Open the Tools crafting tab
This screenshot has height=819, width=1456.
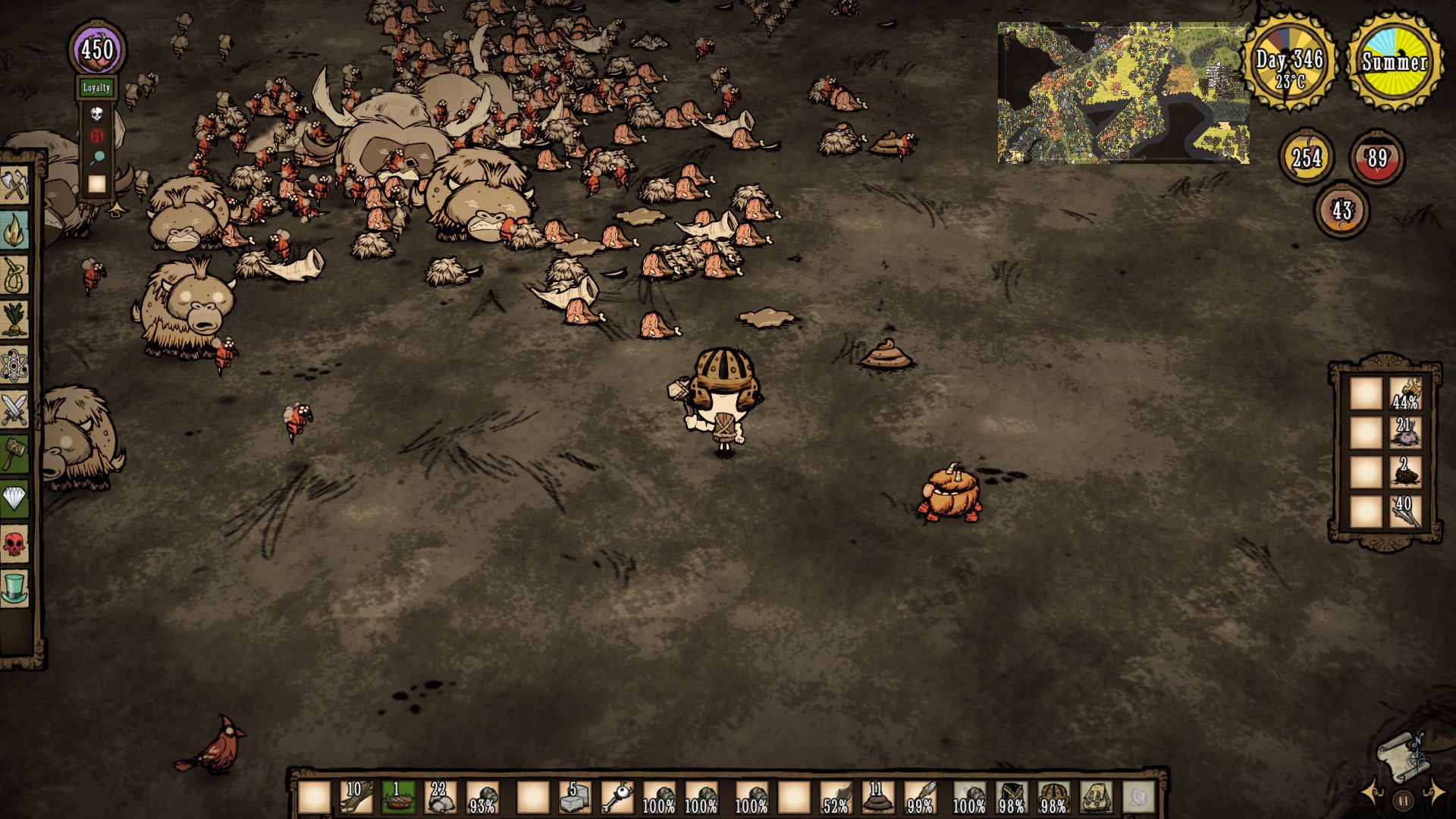click(x=14, y=186)
